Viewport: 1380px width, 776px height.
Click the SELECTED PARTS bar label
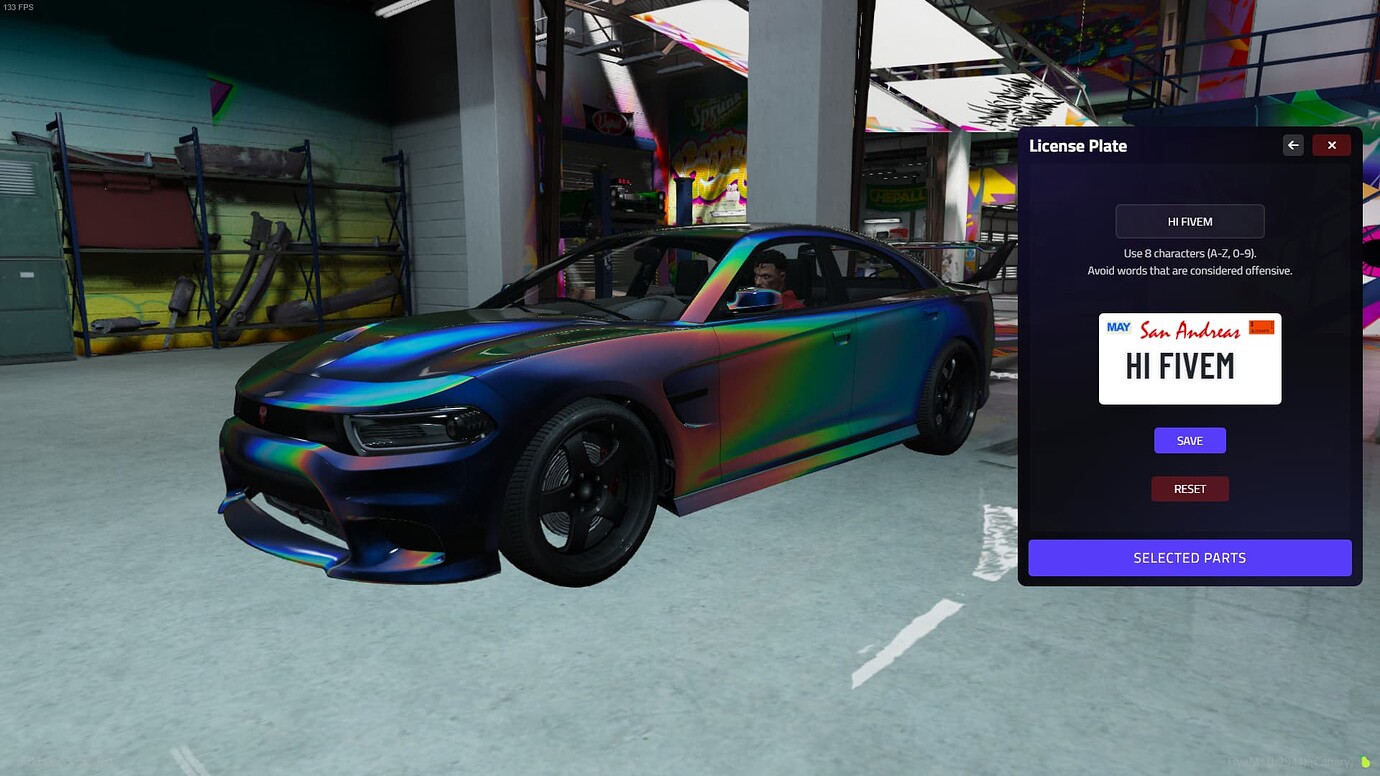tap(1189, 557)
